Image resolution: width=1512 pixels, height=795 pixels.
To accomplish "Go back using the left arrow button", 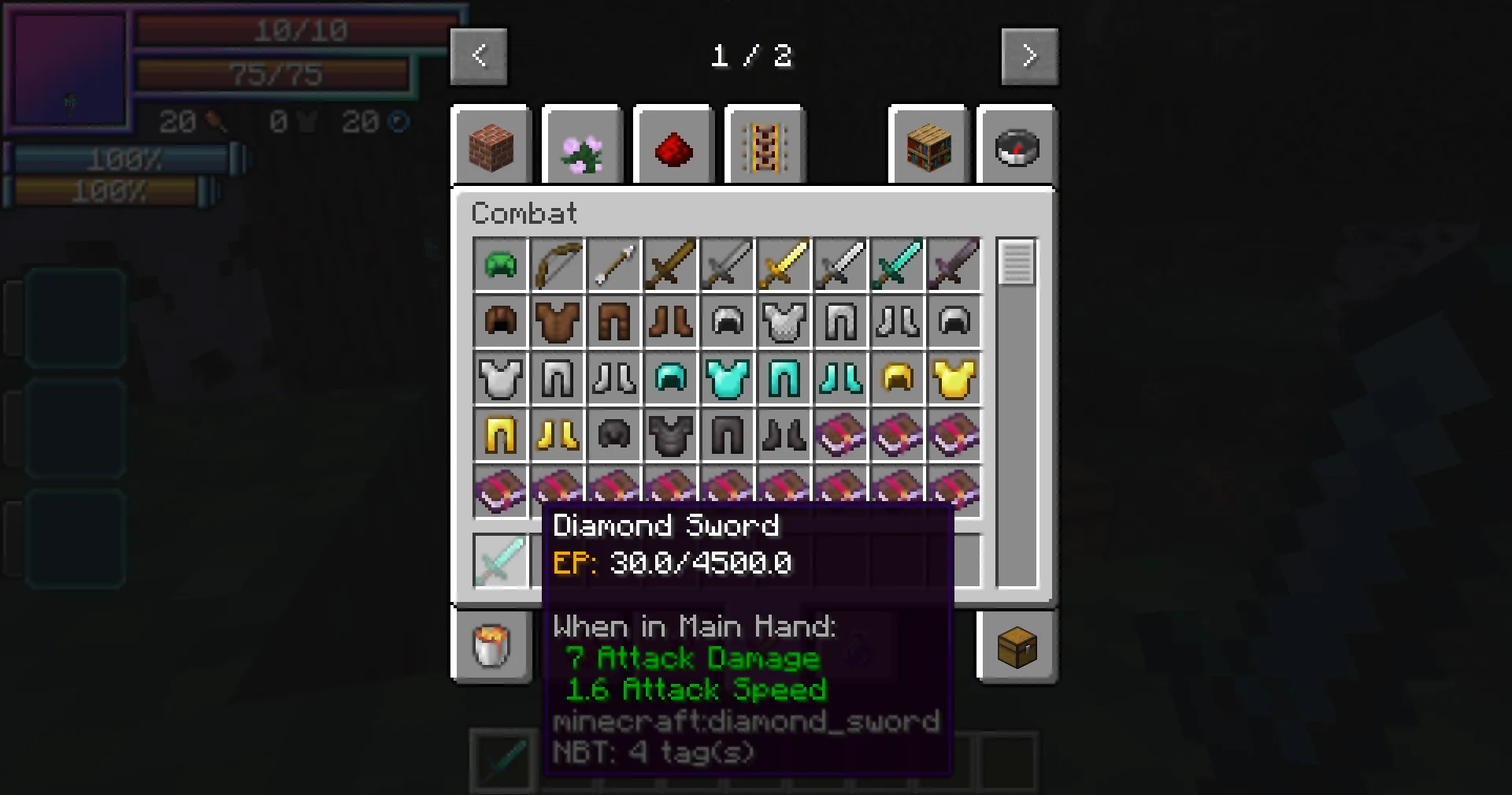I will coord(479,56).
